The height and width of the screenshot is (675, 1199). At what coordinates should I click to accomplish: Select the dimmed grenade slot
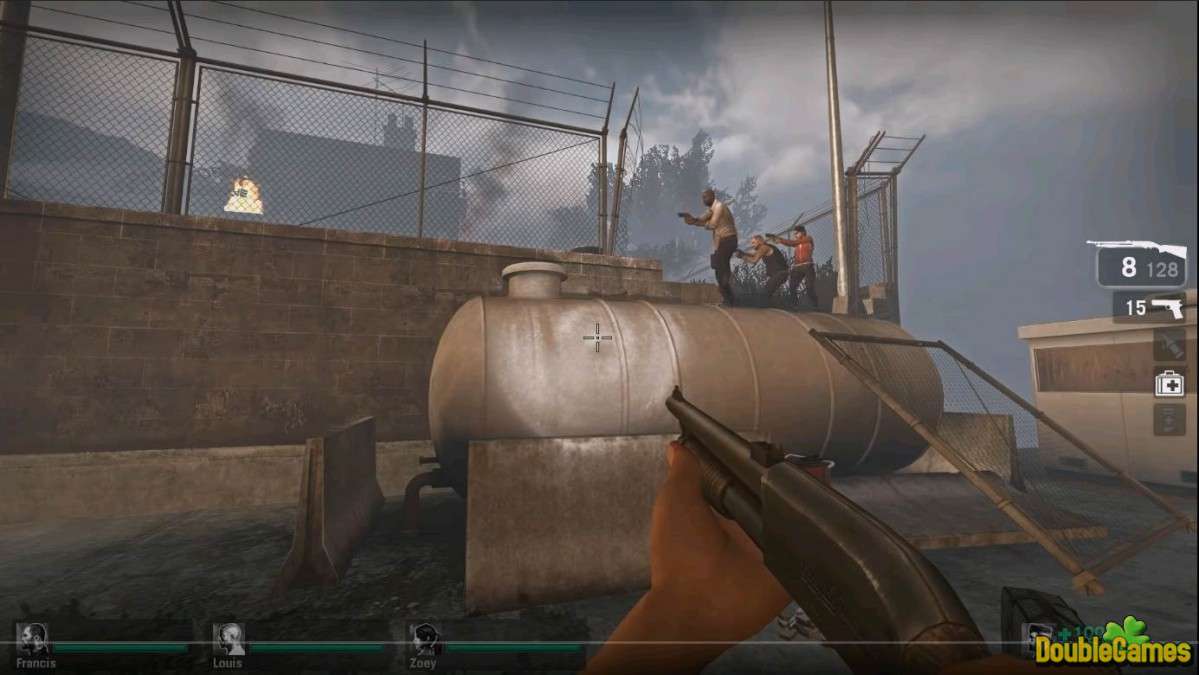click(1169, 345)
